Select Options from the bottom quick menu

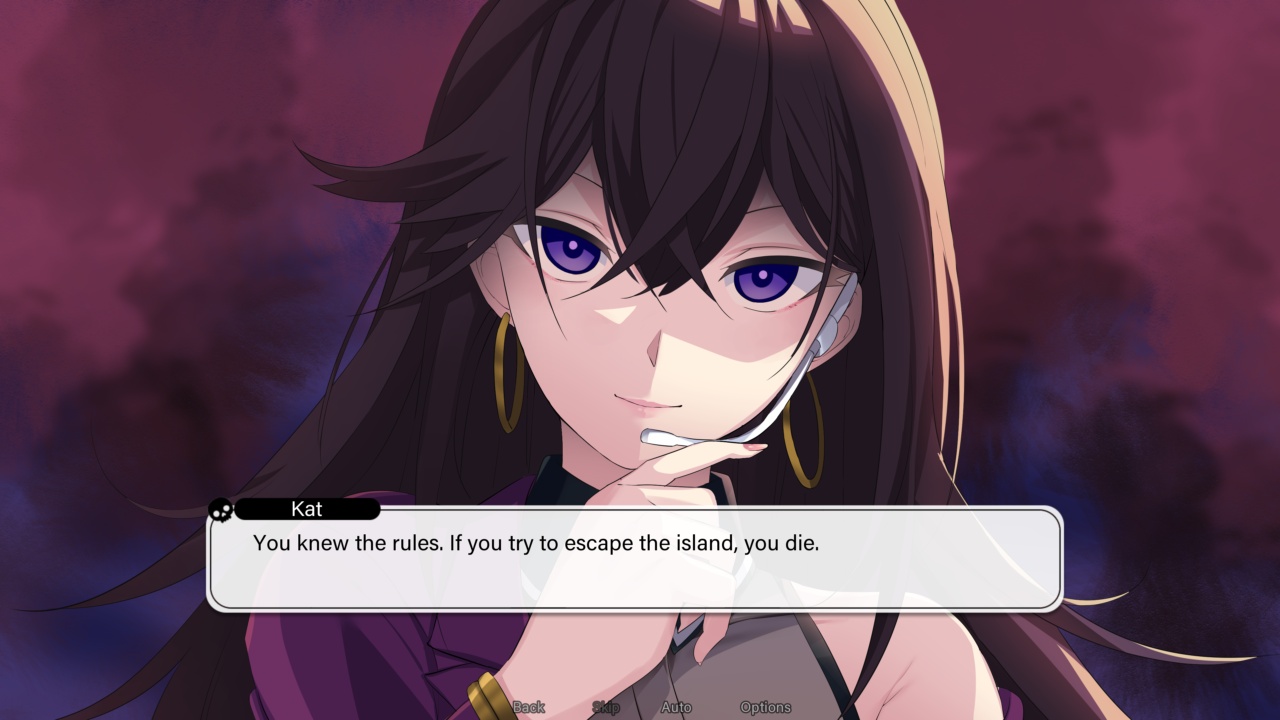coord(766,706)
